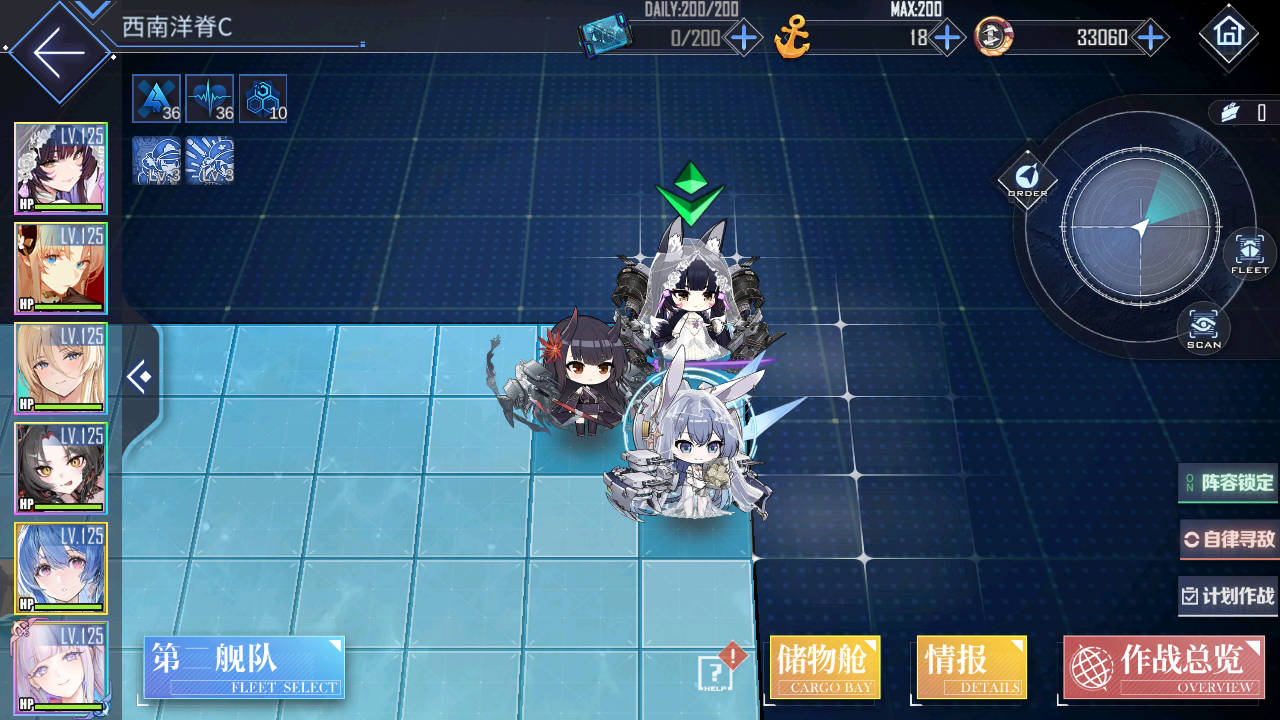1280x720 pixels.
Task: Open the FLEET button by radar
Action: 1249,252
